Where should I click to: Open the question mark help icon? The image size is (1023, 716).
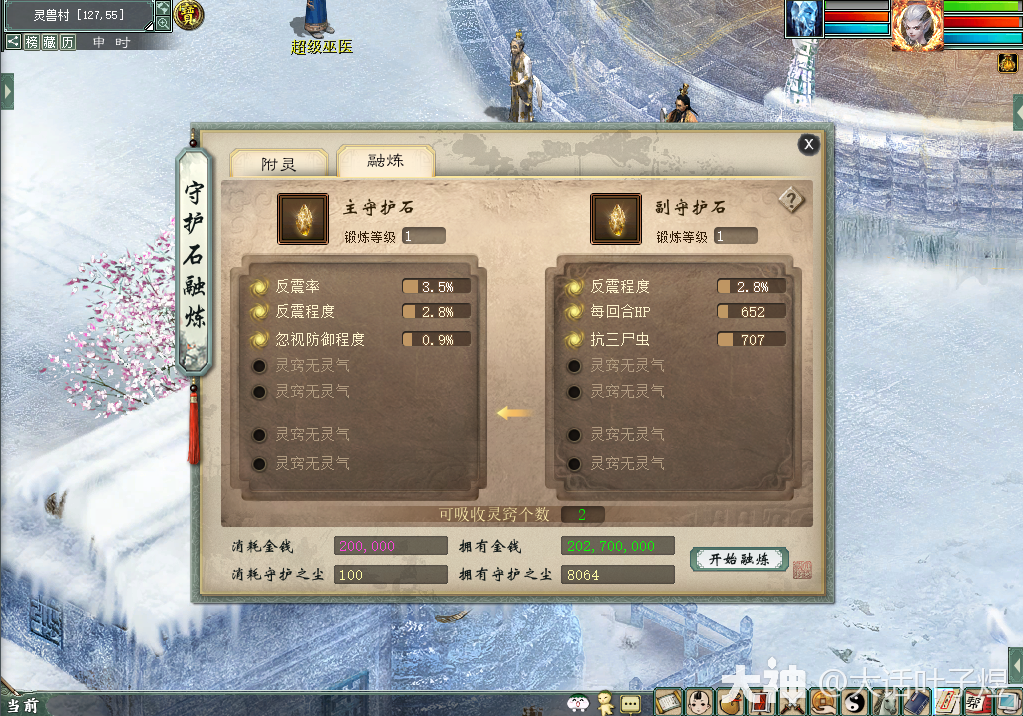(x=791, y=200)
